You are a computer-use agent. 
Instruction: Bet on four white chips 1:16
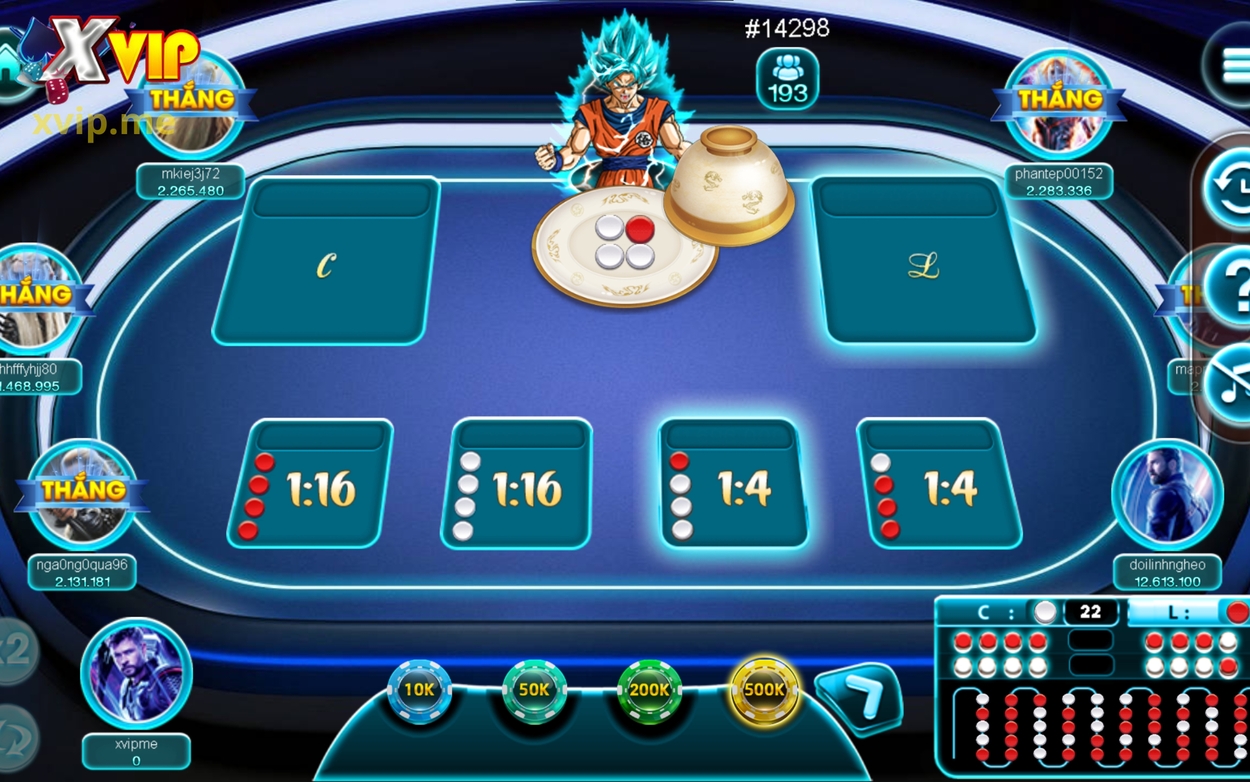point(518,487)
